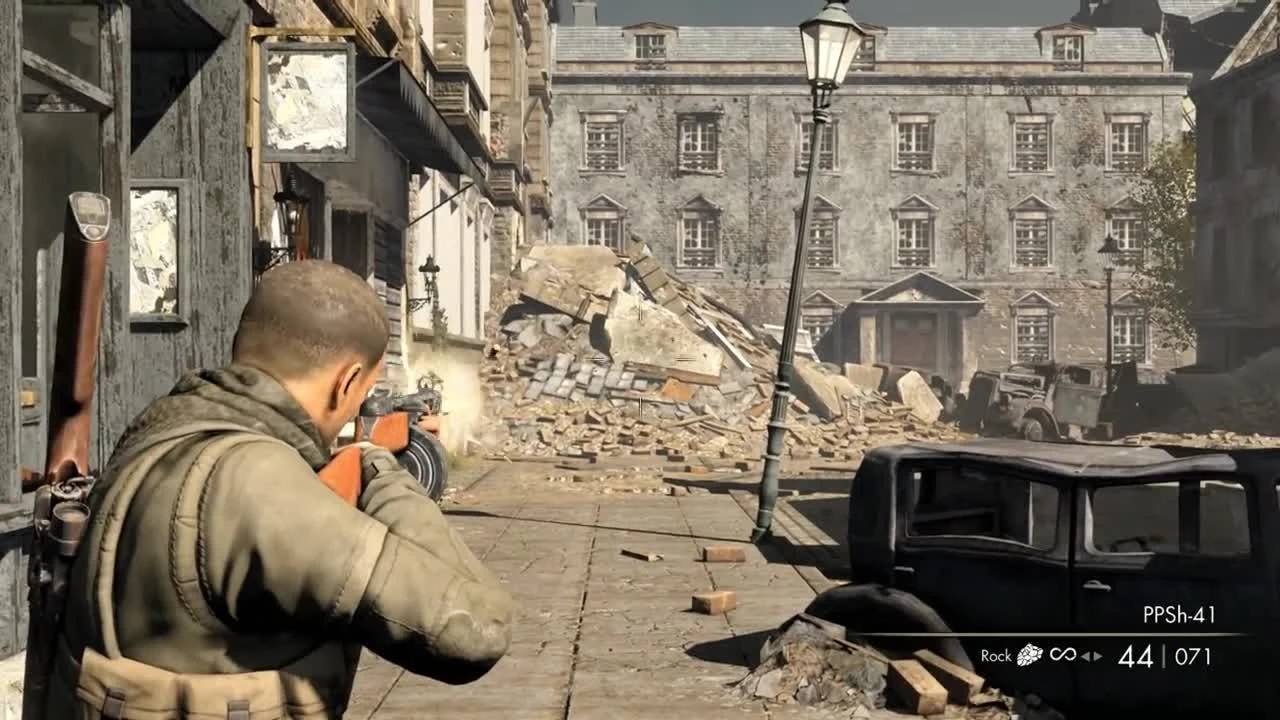Click the hanging shop sign on the left
Viewport: 1280px width, 720px height.
(x=305, y=100)
